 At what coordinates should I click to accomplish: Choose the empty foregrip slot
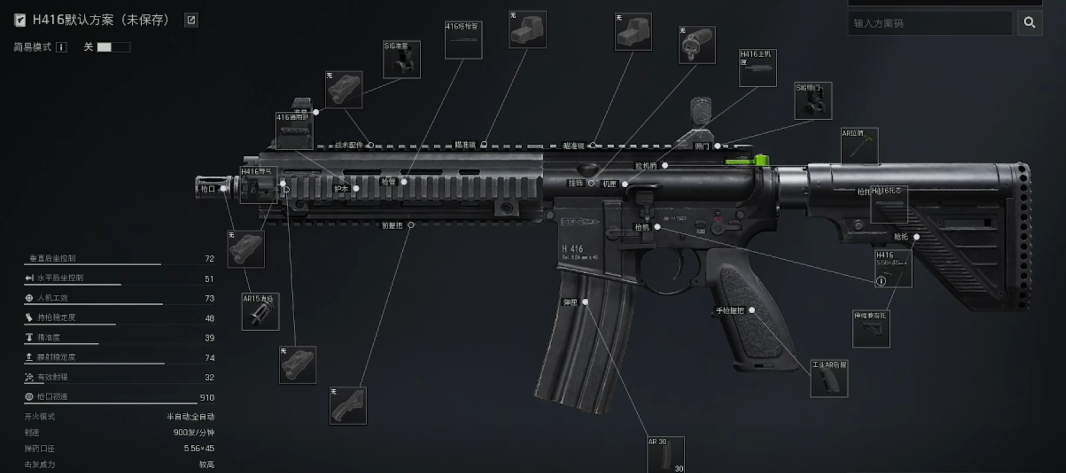click(x=347, y=406)
